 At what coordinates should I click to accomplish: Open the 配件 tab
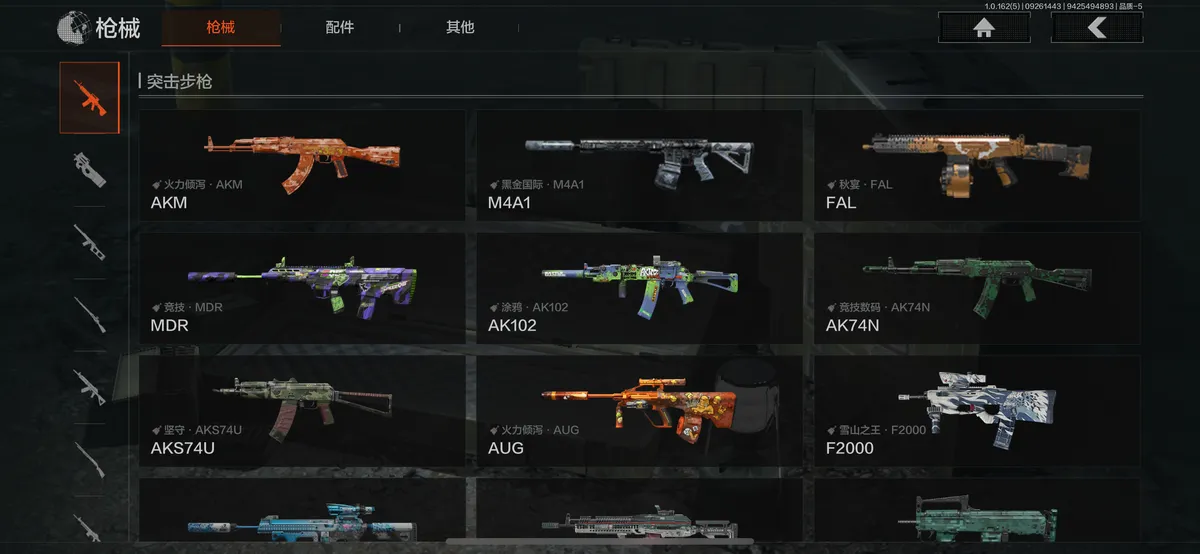pyautogui.click(x=340, y=28)
